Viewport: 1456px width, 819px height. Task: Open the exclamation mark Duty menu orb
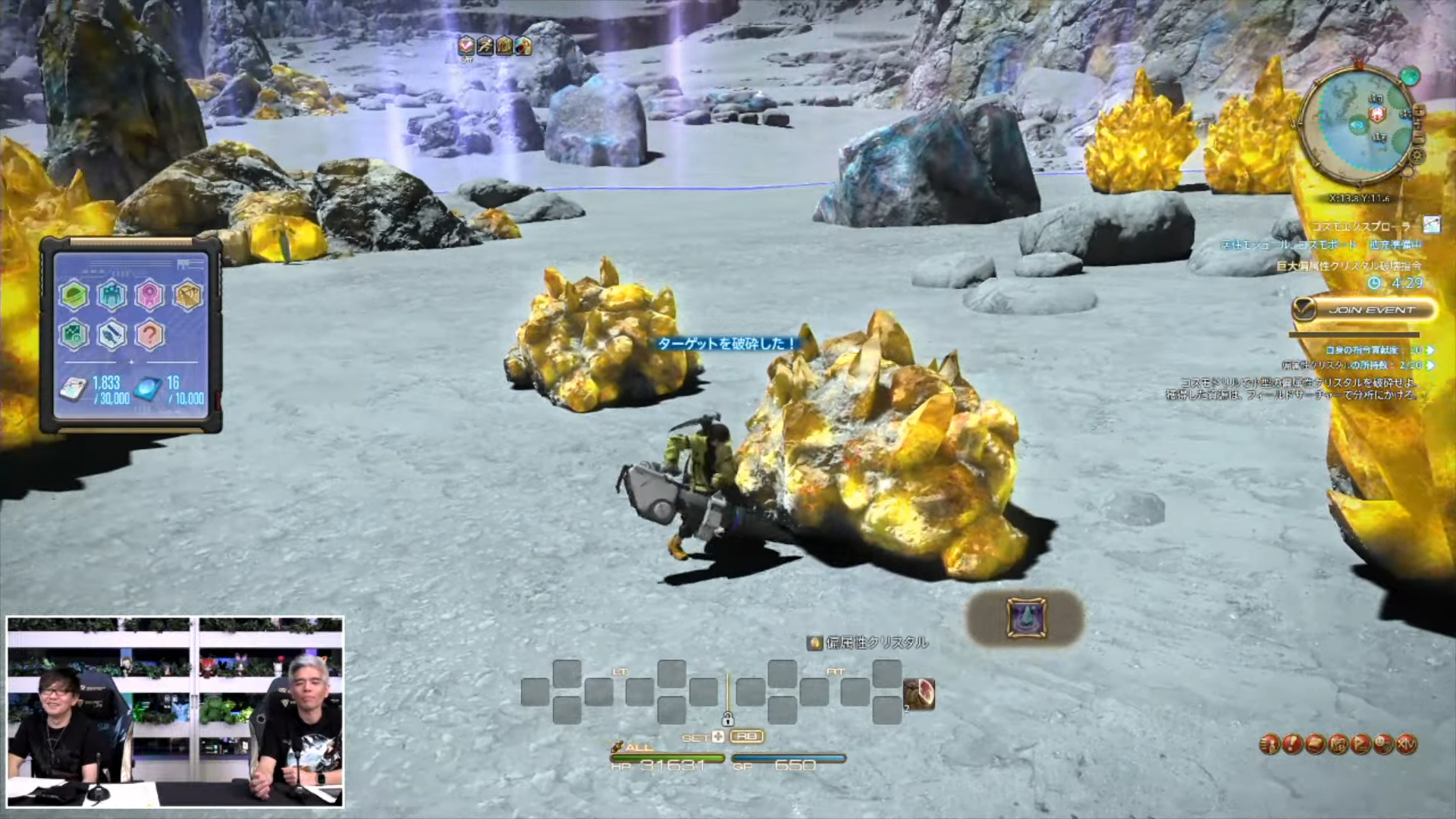(x=1292, y=745)
